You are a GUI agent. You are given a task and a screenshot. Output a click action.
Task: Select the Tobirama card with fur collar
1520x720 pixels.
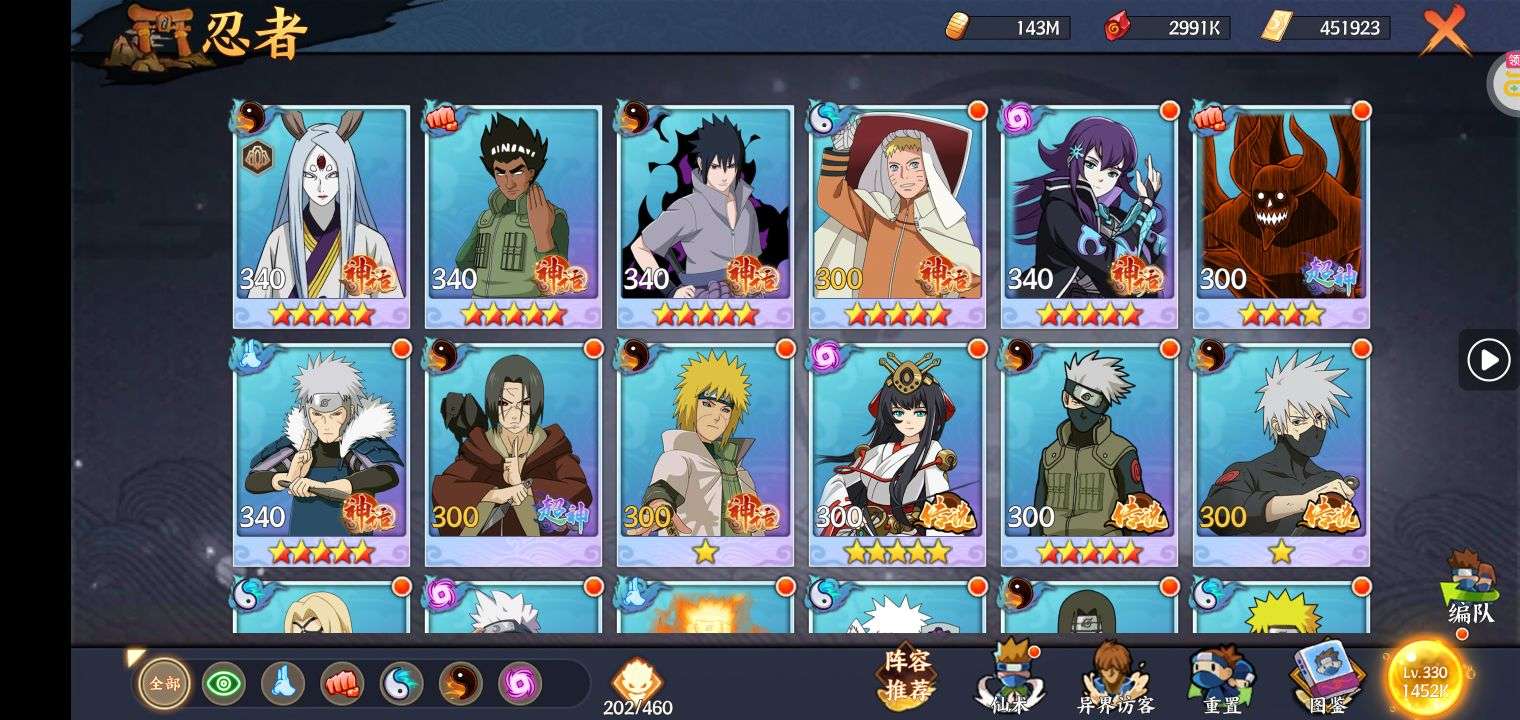coord(321,453)
